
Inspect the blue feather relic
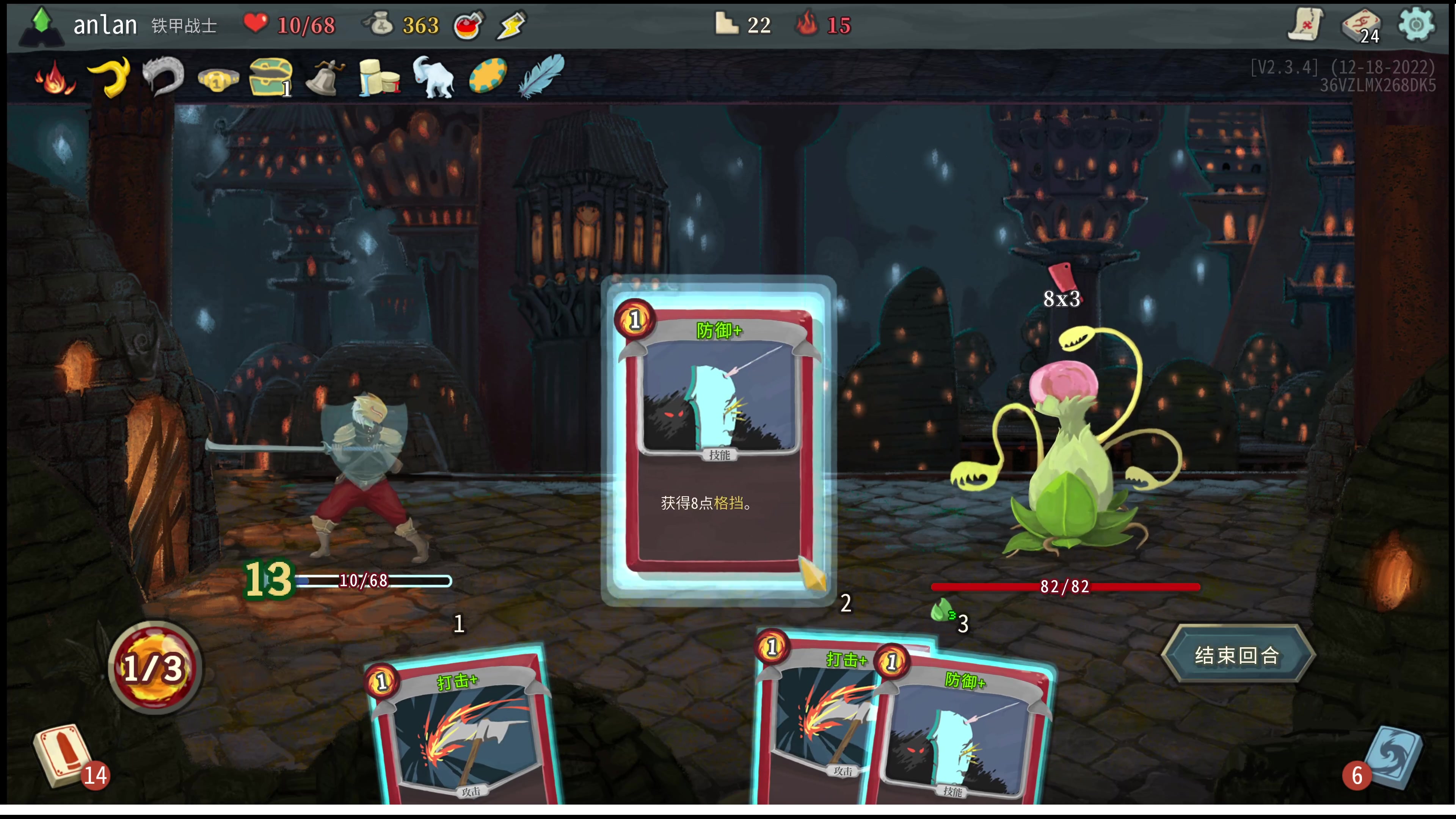coord(541,76)
